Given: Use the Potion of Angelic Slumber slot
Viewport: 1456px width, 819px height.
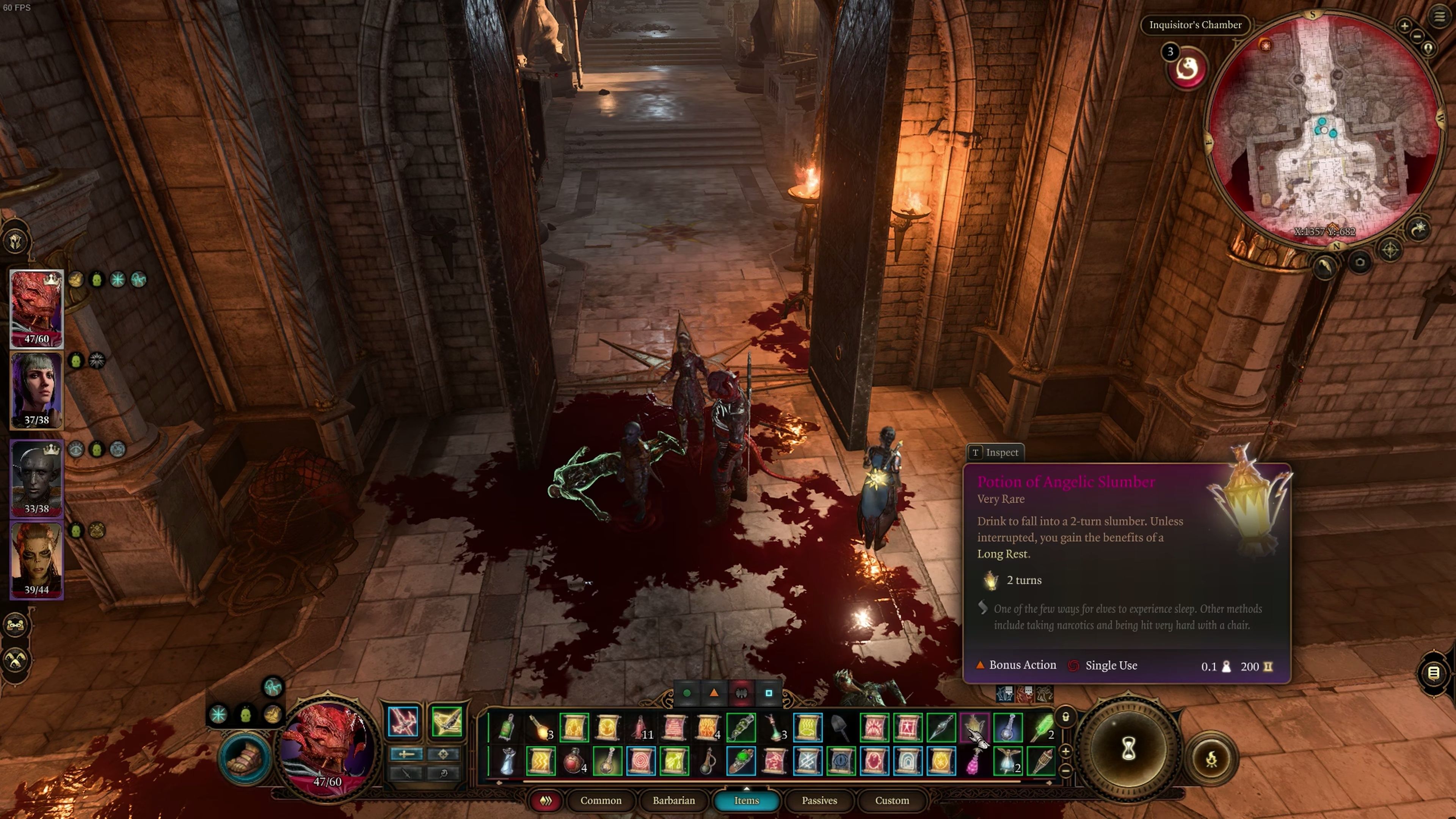Looking at the screenshot, I should tap(974, 728).
